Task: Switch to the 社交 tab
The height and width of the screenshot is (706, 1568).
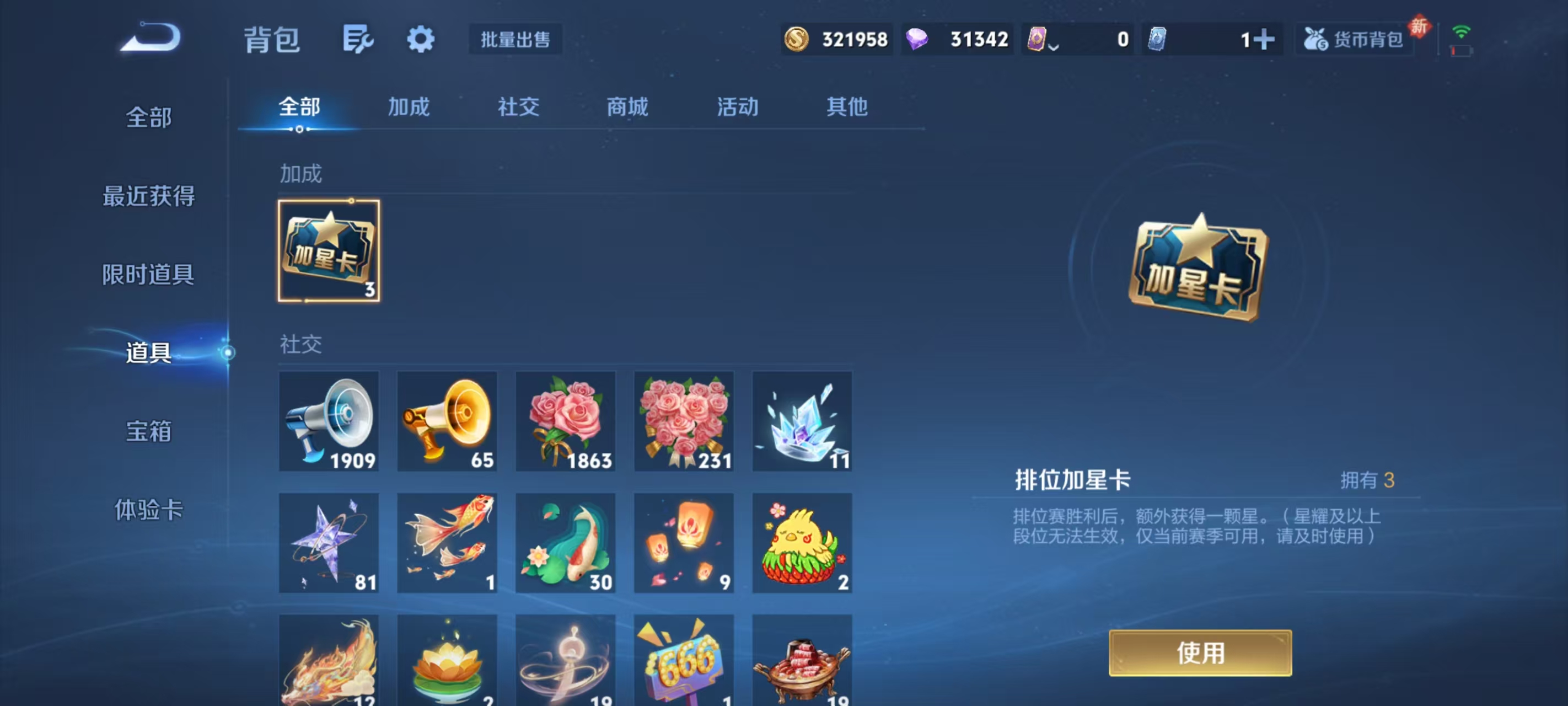Action: 518,106
